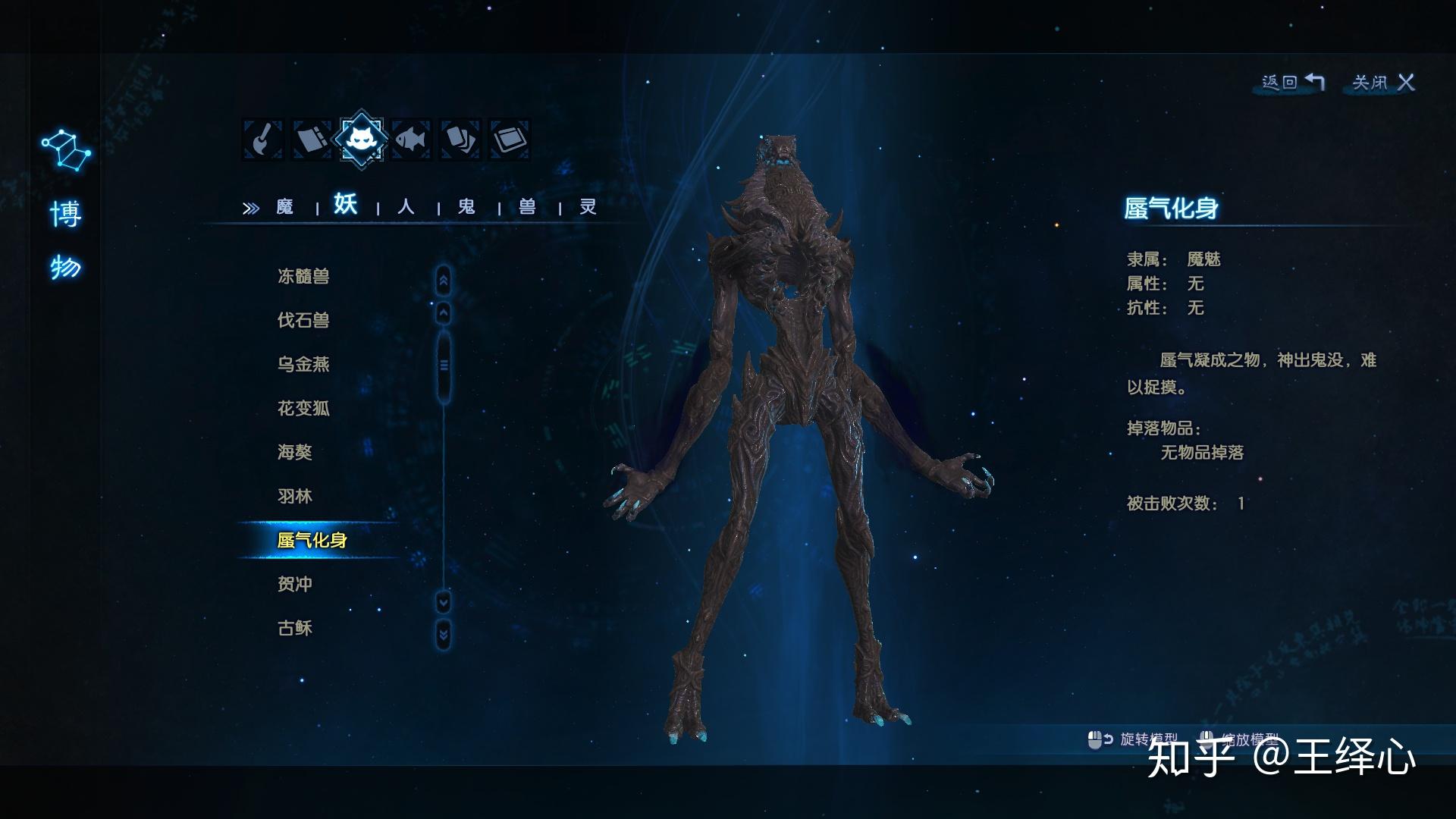Go back using the 返回 button

(x=1293, y=83)
